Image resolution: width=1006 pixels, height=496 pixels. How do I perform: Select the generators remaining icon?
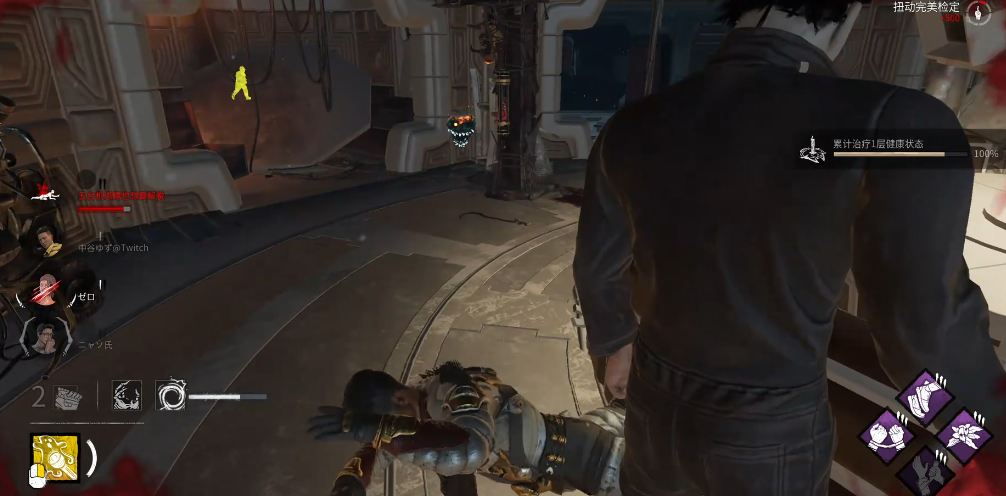[66, 397]
